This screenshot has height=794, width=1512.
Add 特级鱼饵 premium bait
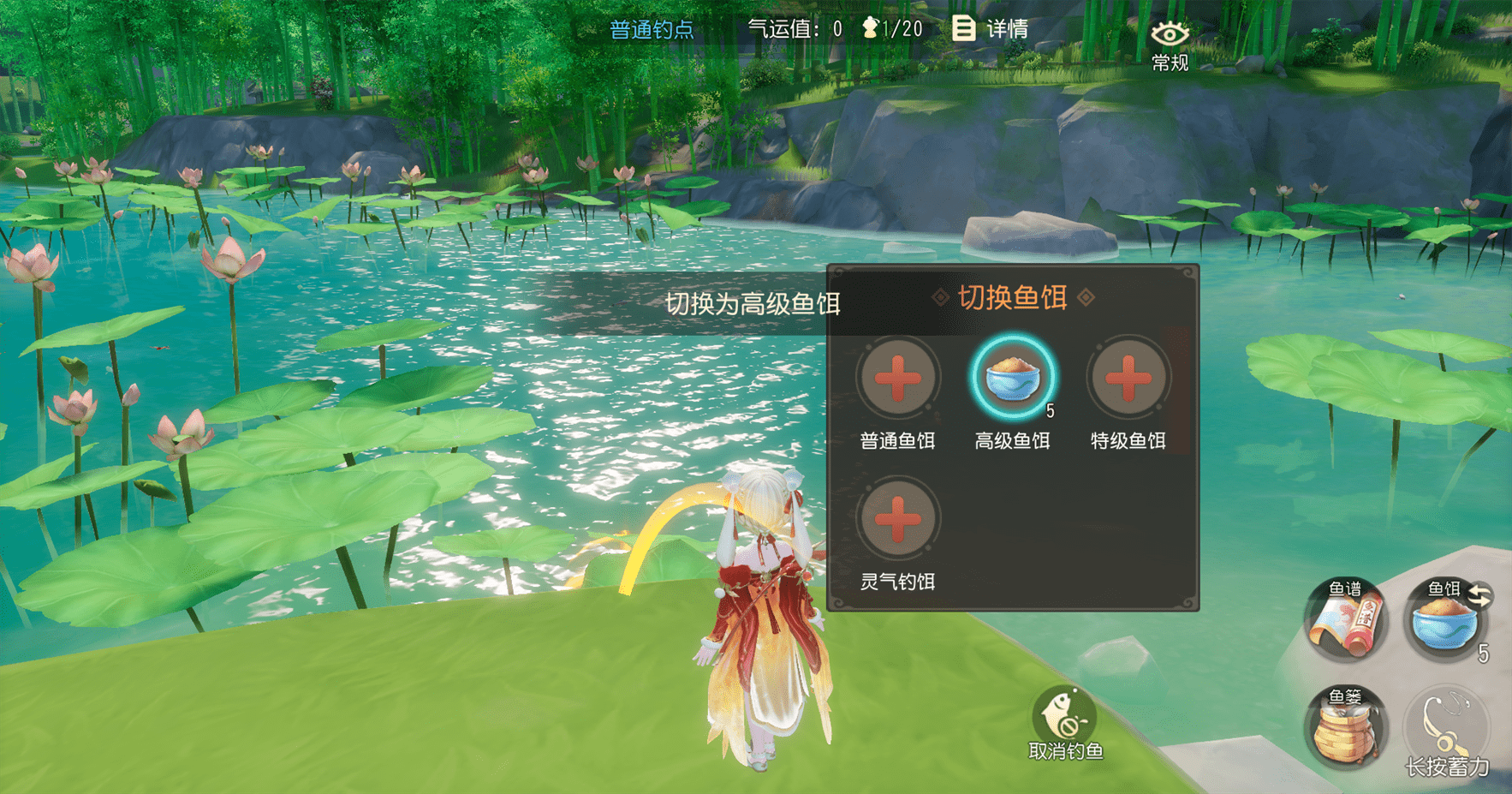1128,379
